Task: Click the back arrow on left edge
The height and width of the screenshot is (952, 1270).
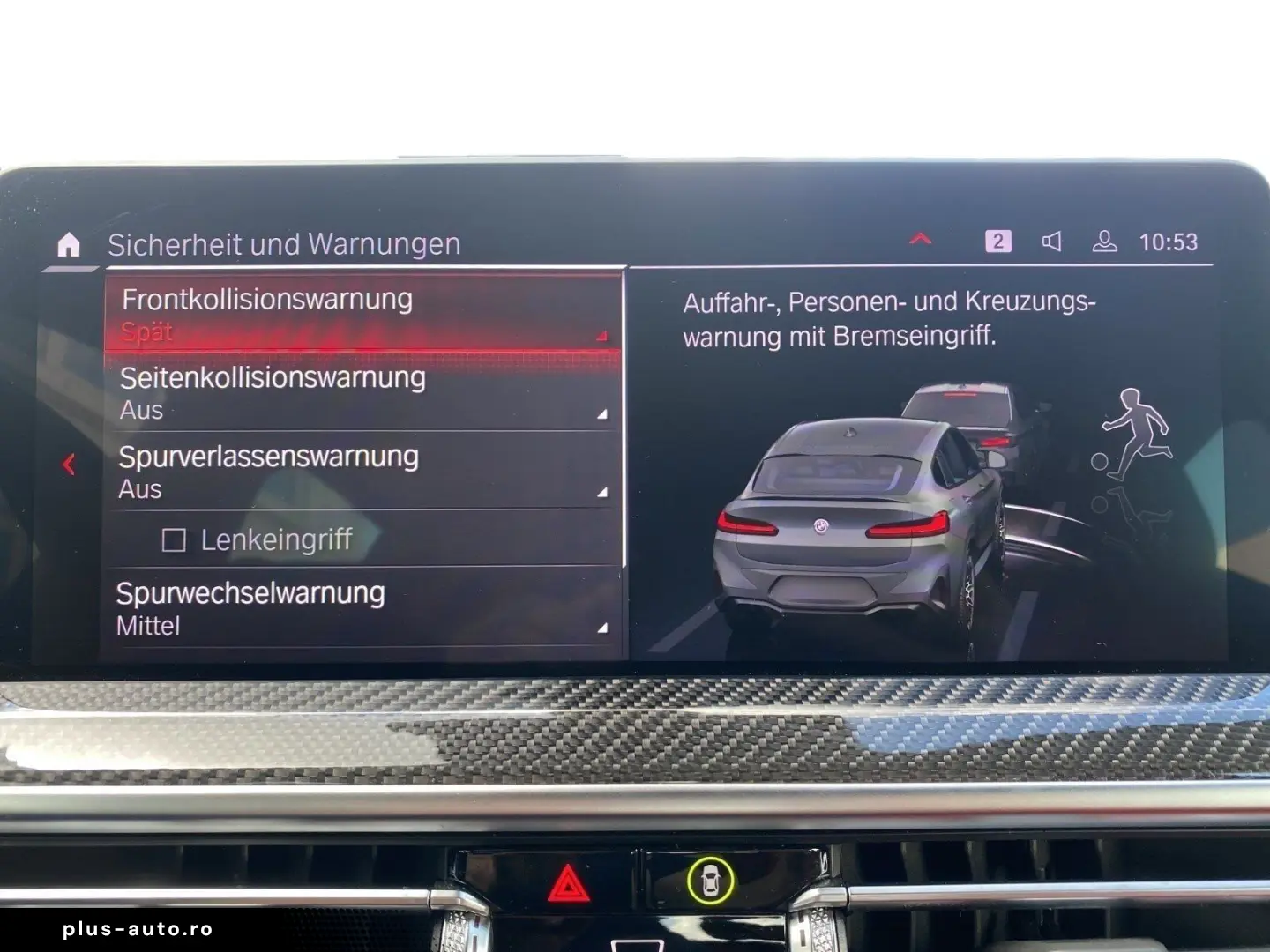Action: coord(69,465)
